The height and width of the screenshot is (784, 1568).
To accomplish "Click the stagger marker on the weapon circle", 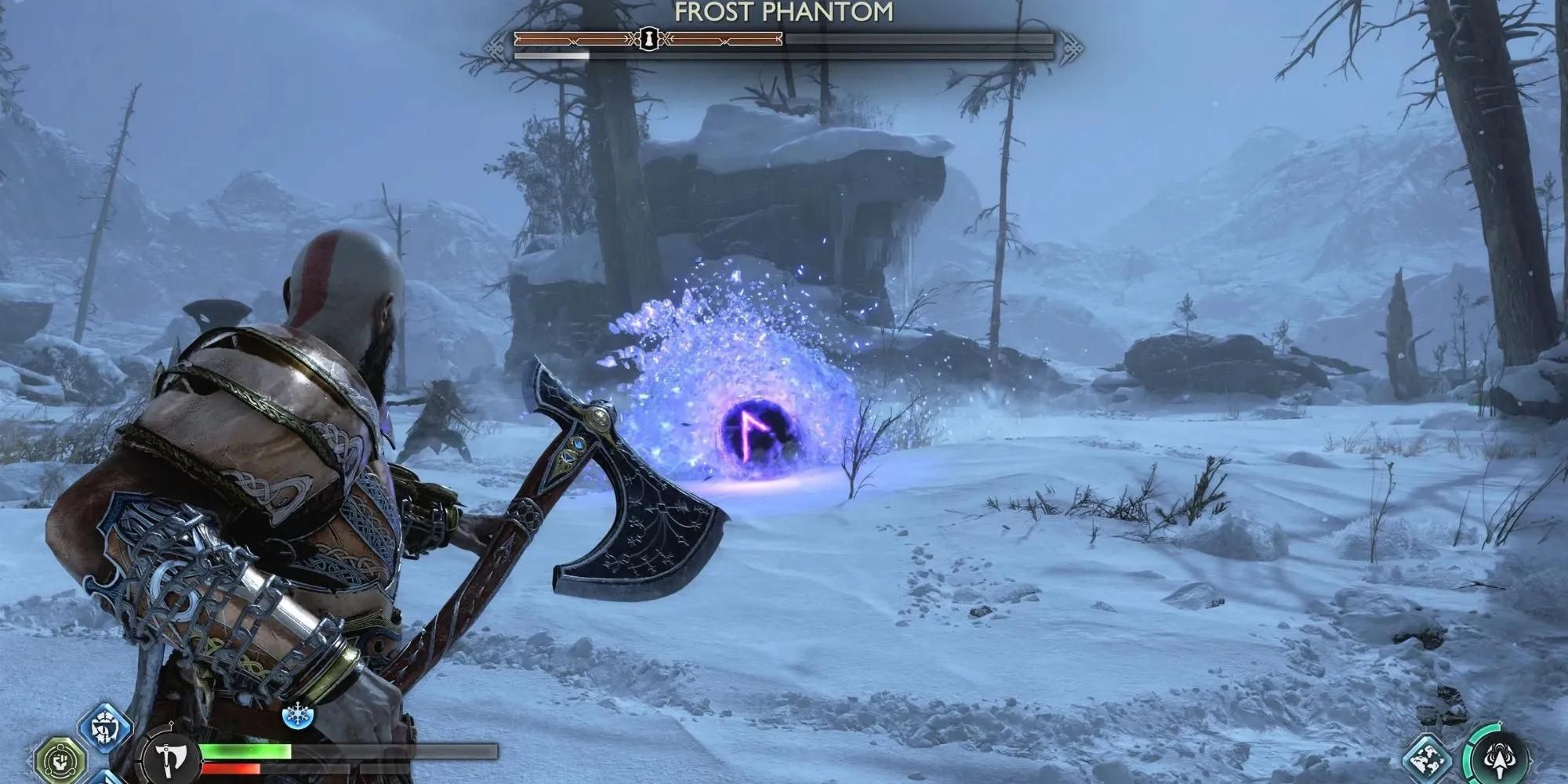I will (x=172, y=723).
